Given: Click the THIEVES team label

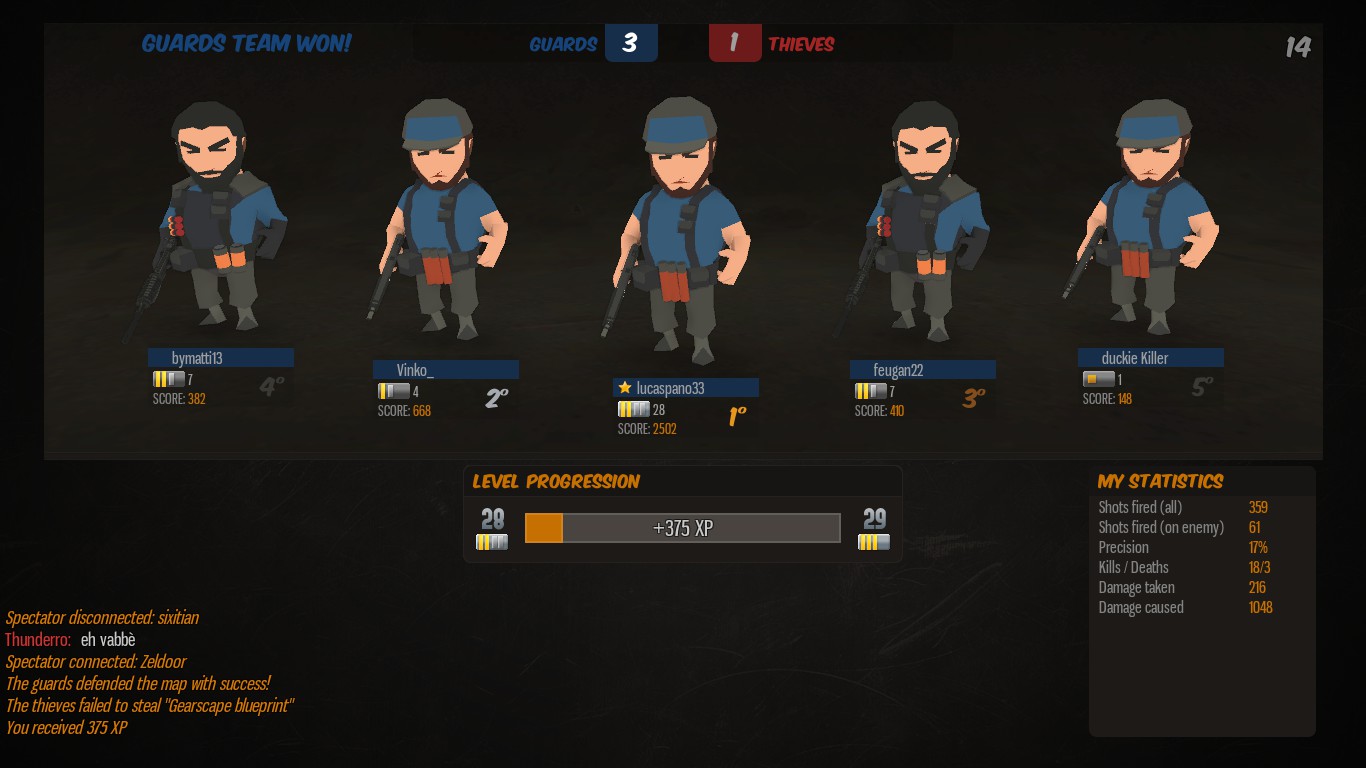Looking at the screenshot, I should 800,43.
